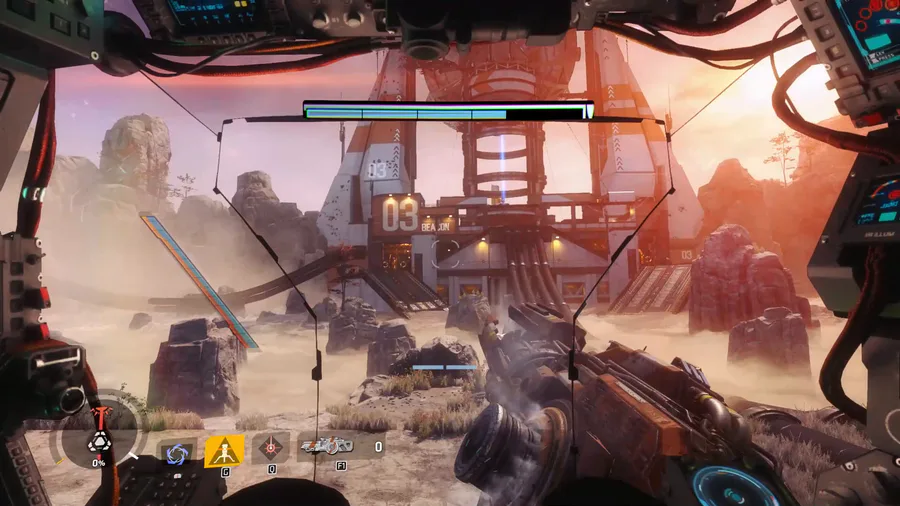Click the titan core meter emblem
The image size is (900, 506).
click(99, 441)
